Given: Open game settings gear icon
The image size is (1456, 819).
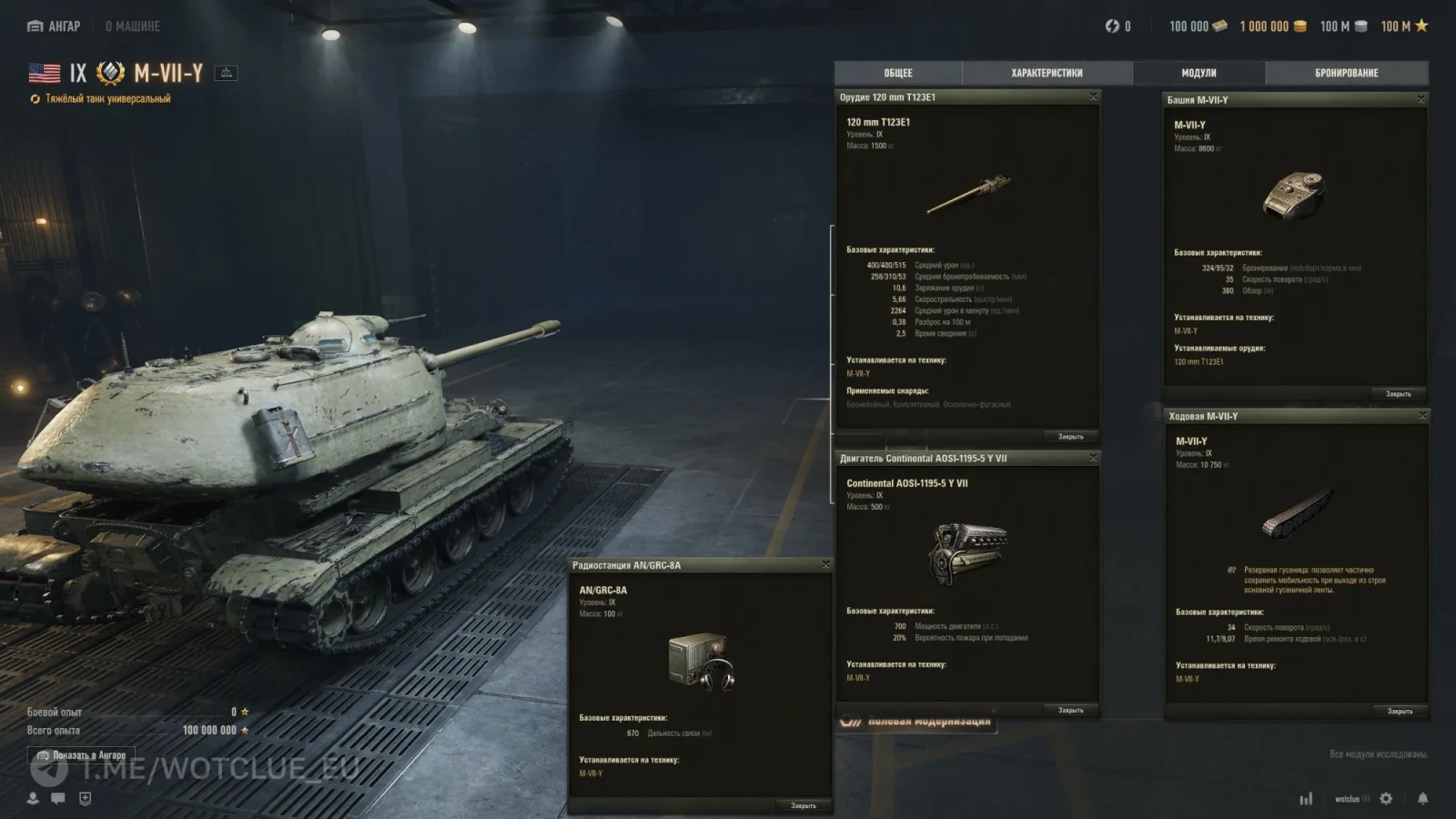Looking at the screenshot, I should pyautogui.click(x=1386, y=798).
